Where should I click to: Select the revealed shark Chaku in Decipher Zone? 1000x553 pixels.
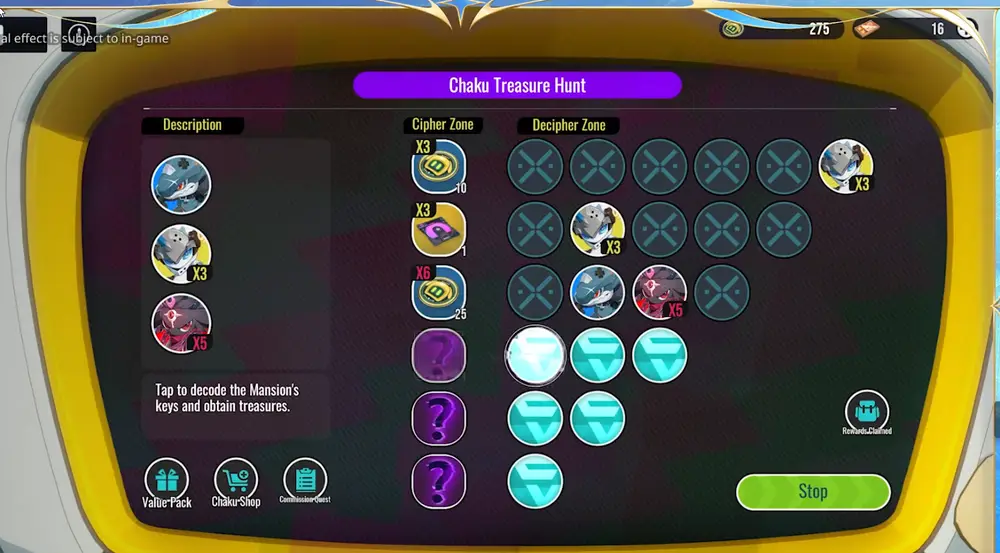pyautogui.click(x=597, y=293)
